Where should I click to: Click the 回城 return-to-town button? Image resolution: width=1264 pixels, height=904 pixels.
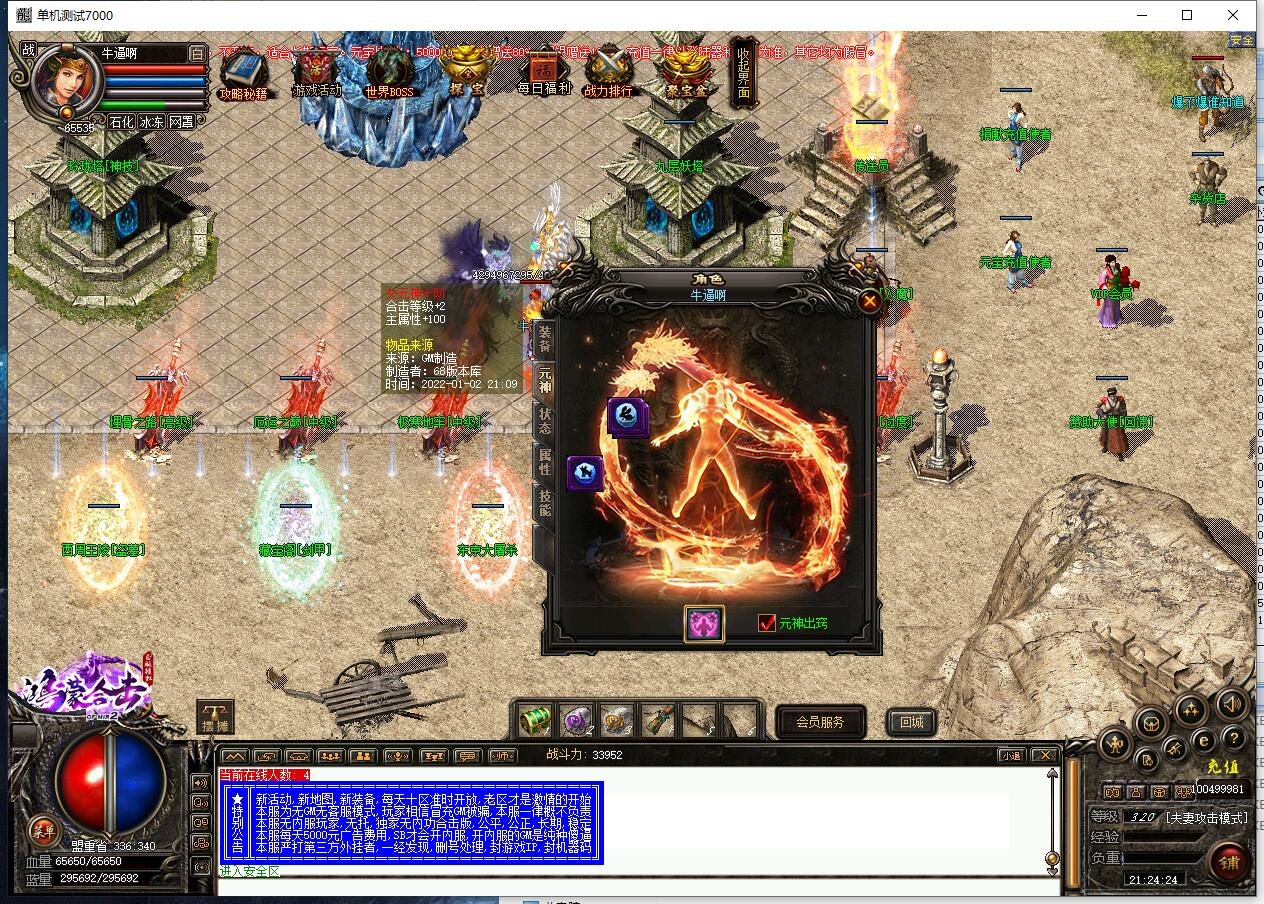911,722
